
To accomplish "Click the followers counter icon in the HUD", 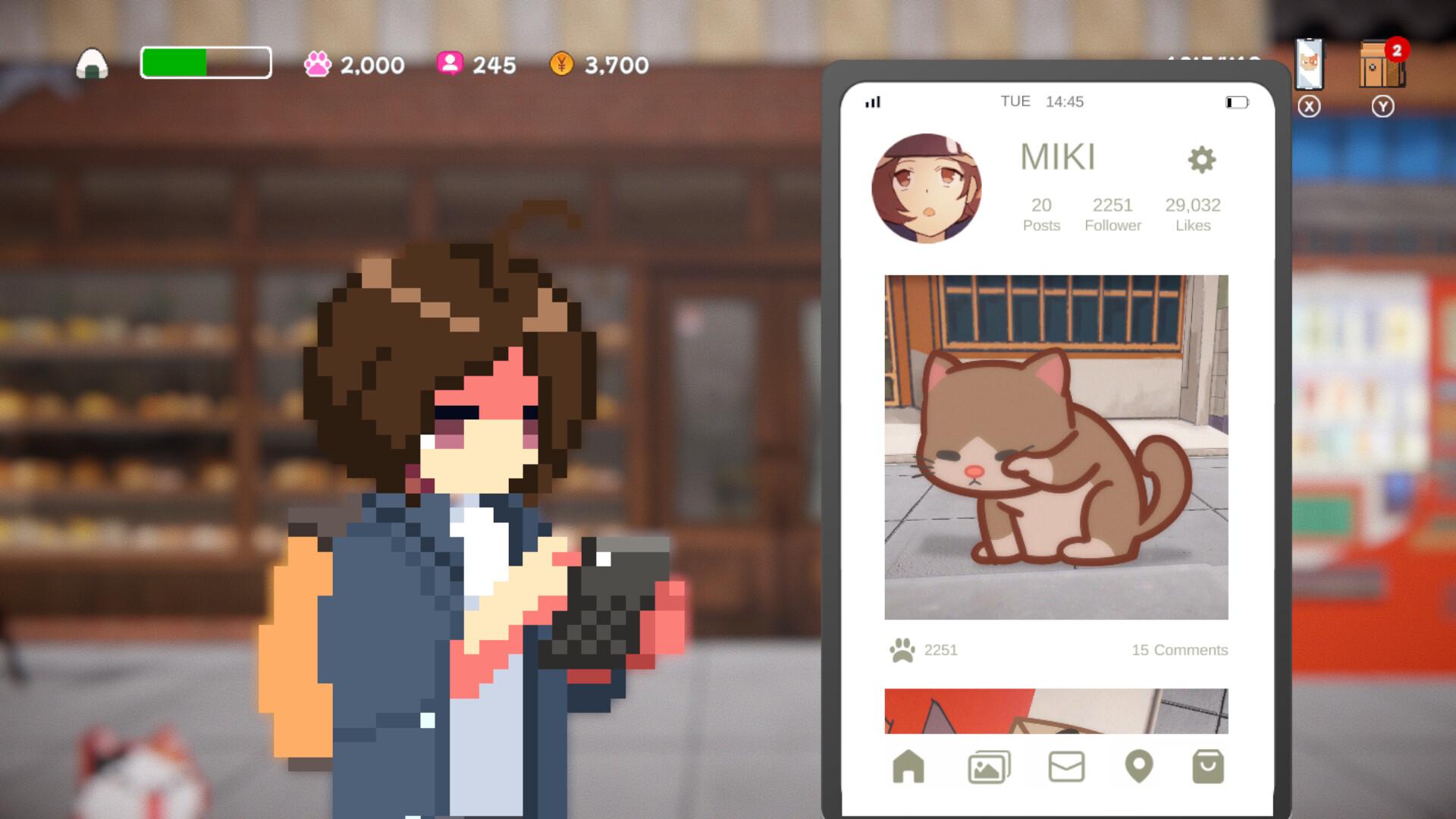I will (x=450, y=65).
